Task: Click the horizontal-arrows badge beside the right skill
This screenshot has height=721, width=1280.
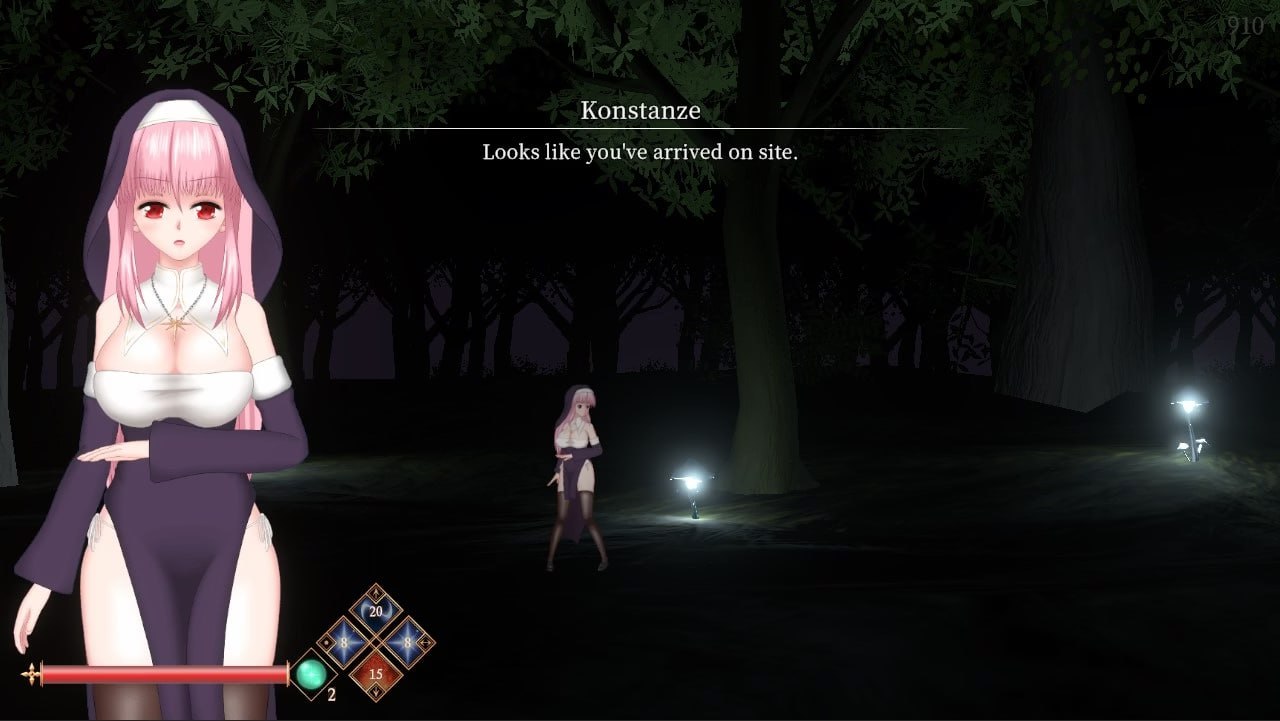Action: coord(425,642)
